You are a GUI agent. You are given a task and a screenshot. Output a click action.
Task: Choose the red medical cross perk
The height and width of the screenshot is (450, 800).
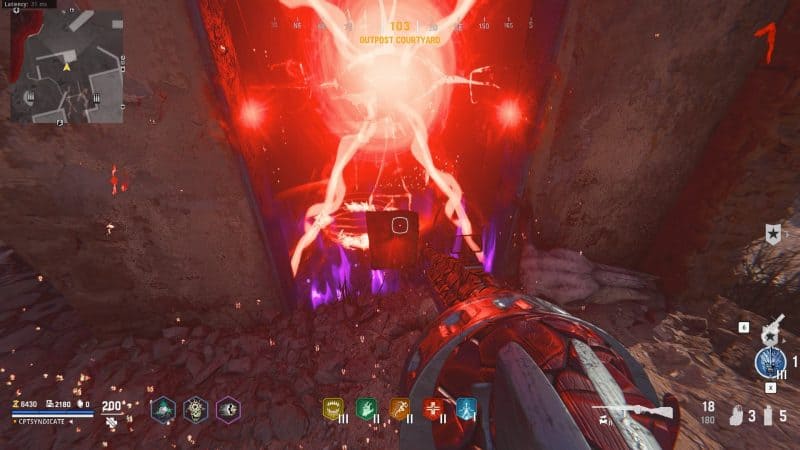click(433, 407)
